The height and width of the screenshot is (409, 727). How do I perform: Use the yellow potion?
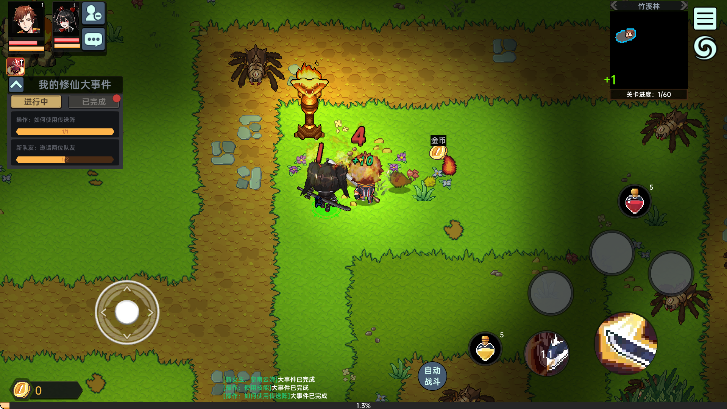coord(484,348)
